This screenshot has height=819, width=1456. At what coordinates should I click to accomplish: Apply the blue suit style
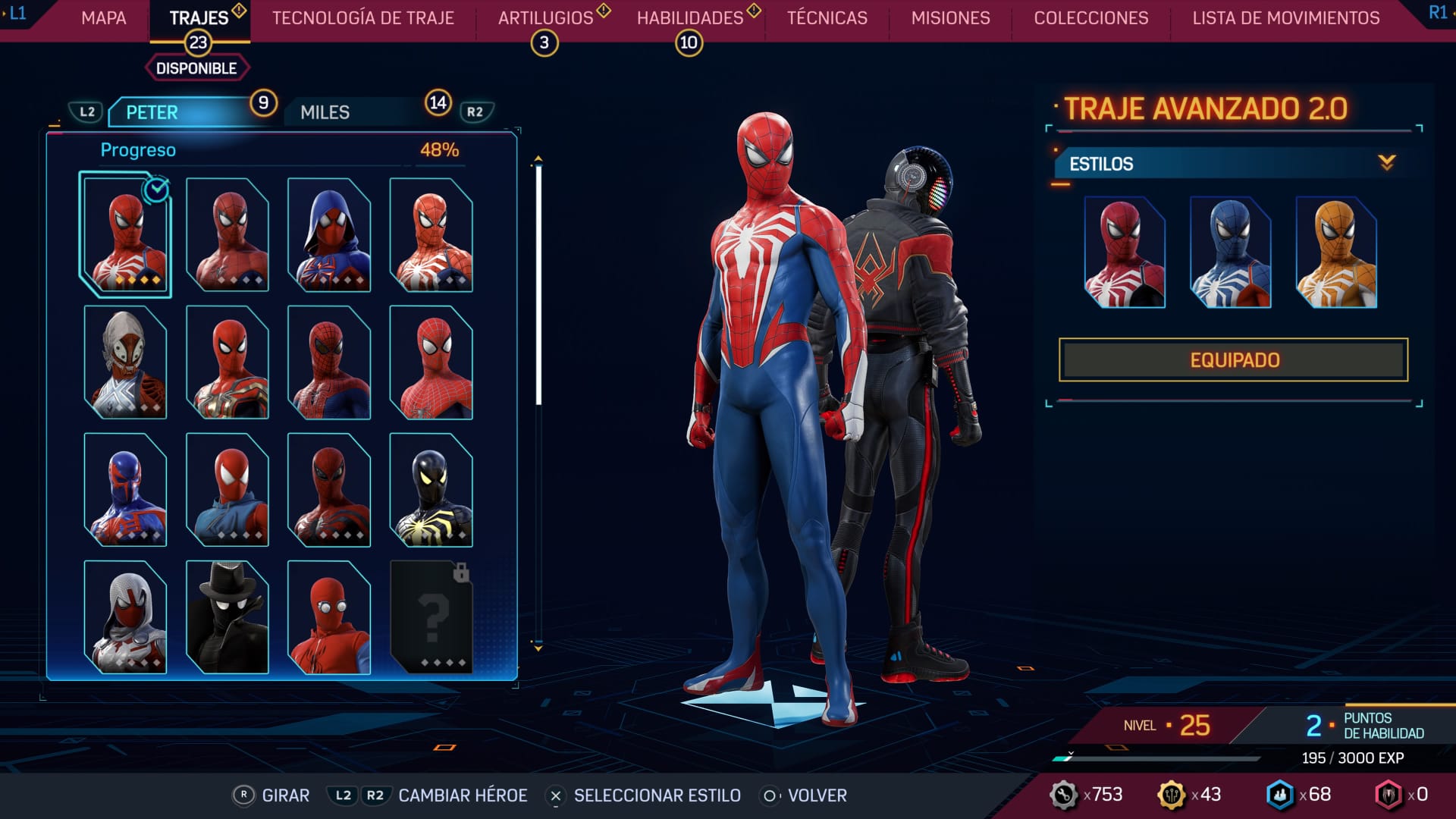point(1230,253)
